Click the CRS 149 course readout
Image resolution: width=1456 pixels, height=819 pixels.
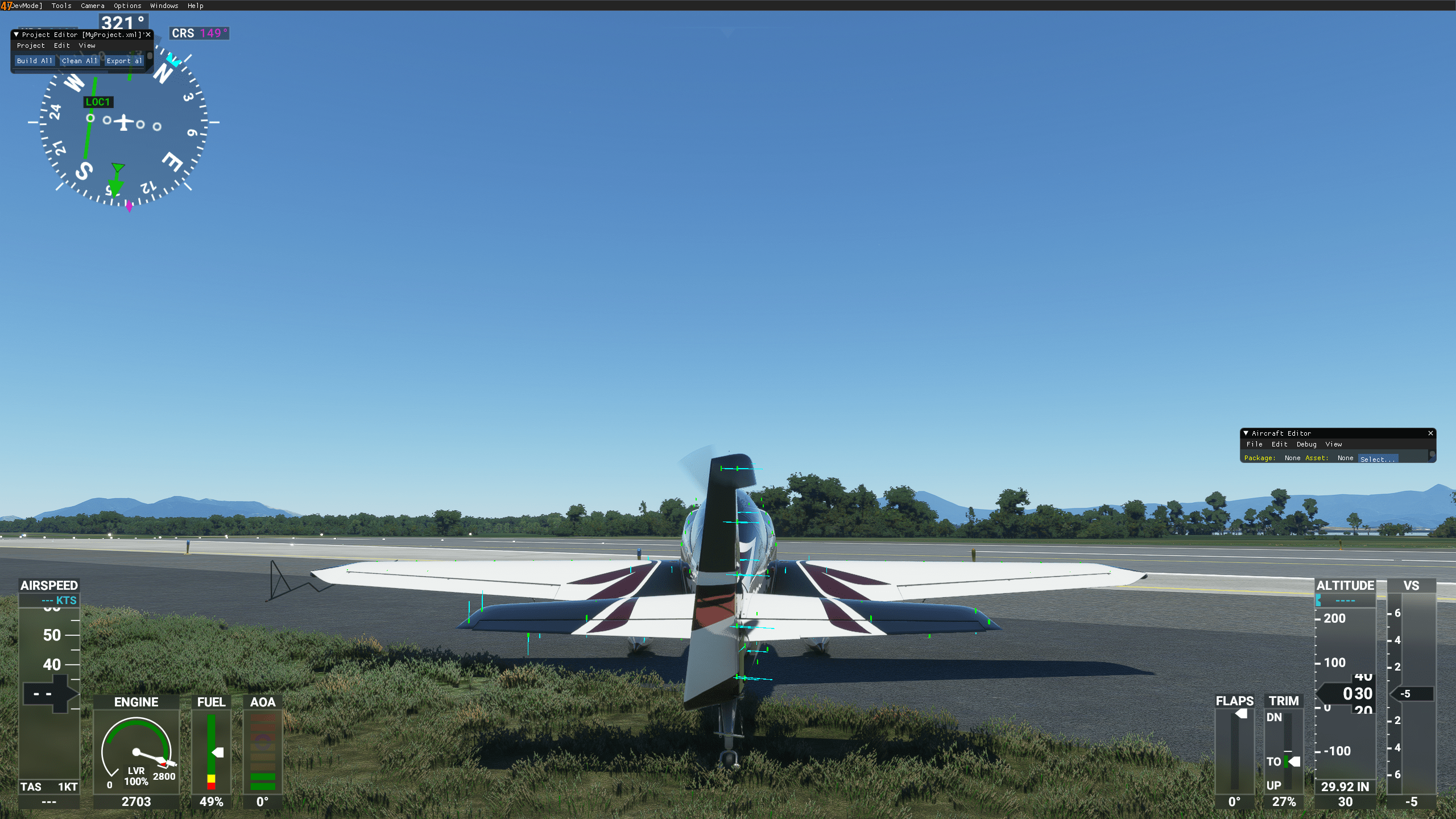[x=199, y=34]
